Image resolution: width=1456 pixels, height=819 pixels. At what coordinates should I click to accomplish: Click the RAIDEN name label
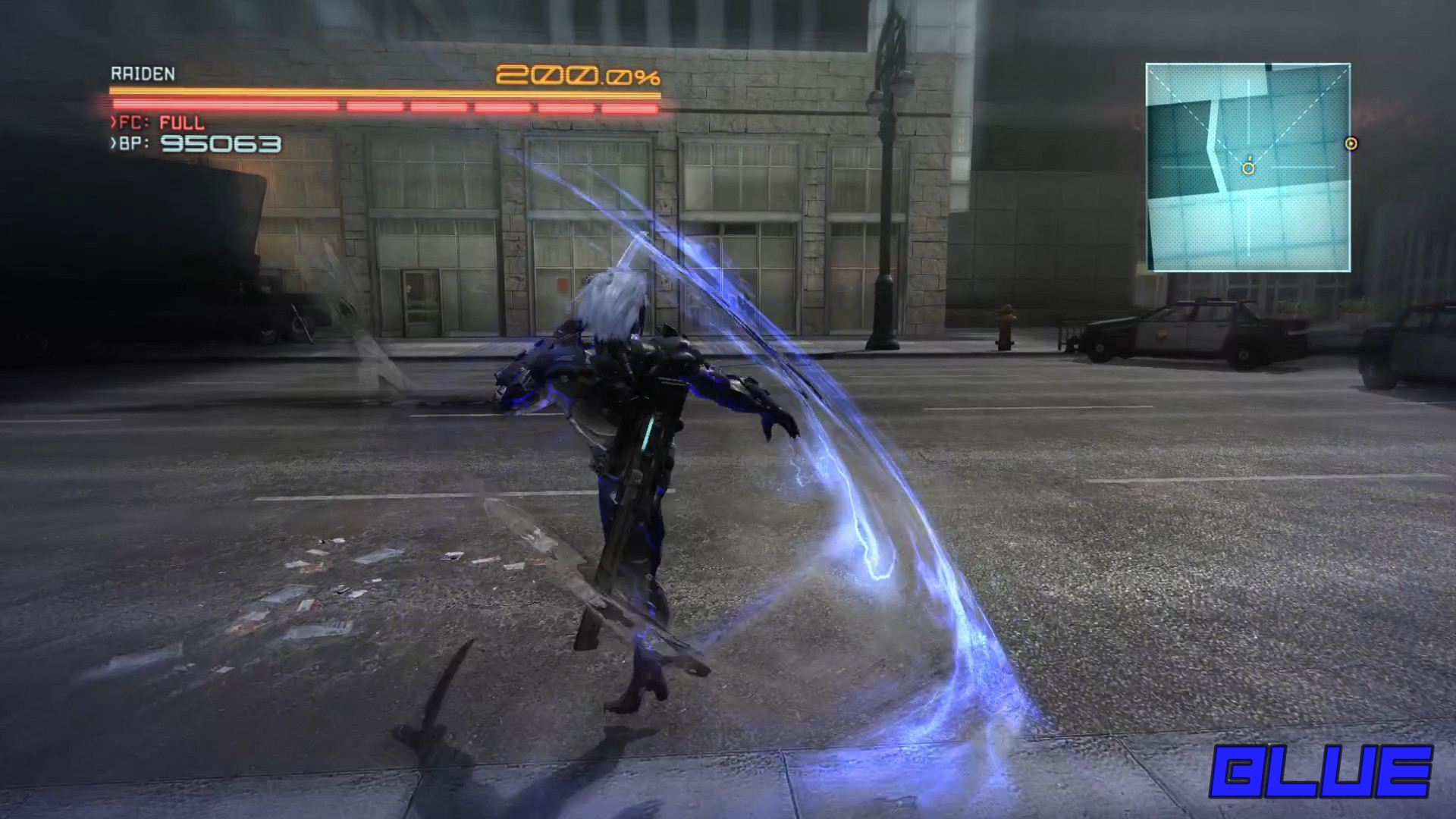point(143,73)
